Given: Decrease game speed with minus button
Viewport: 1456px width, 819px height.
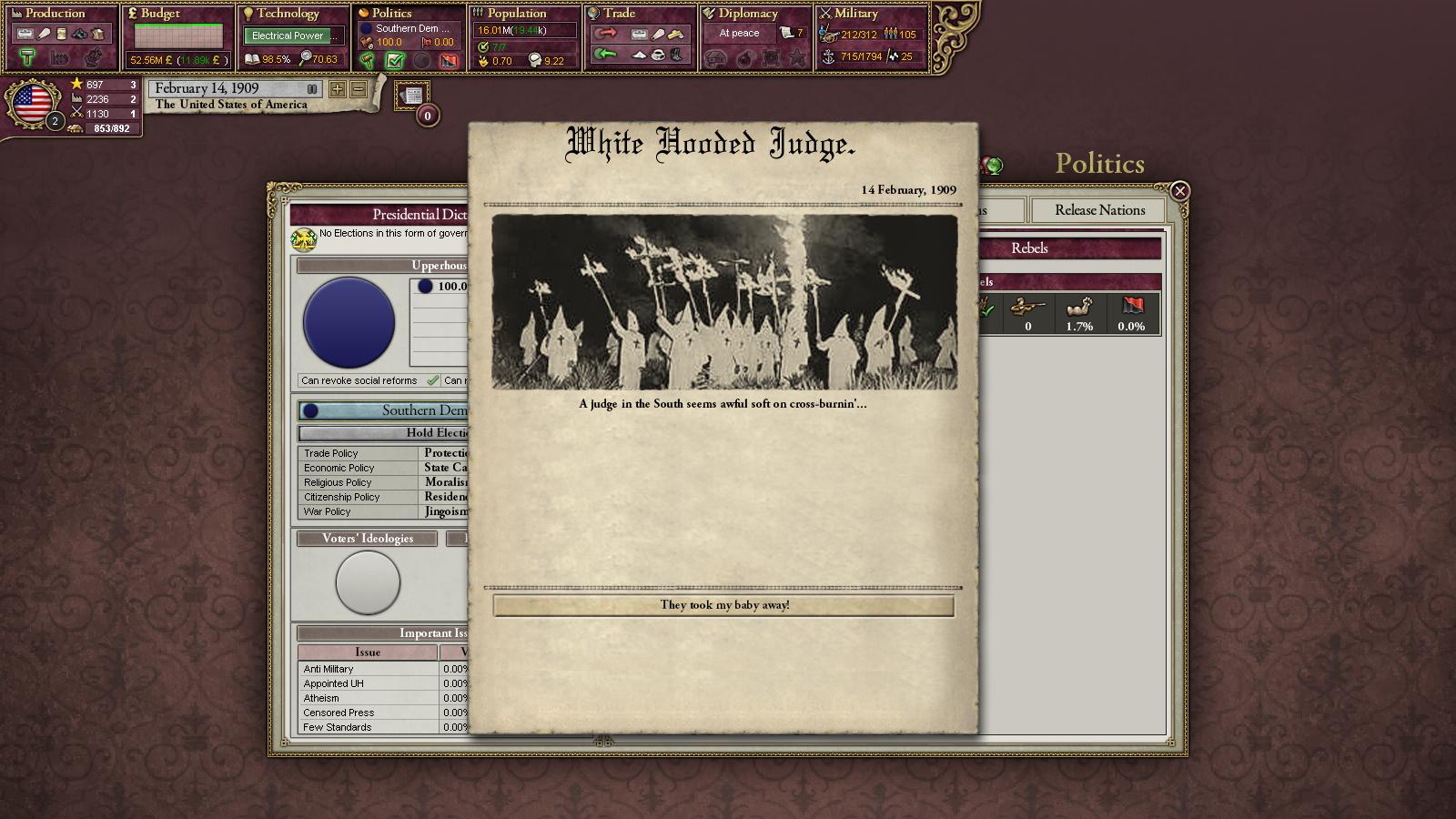Looking at the screenshot, I should pos(359,89).
